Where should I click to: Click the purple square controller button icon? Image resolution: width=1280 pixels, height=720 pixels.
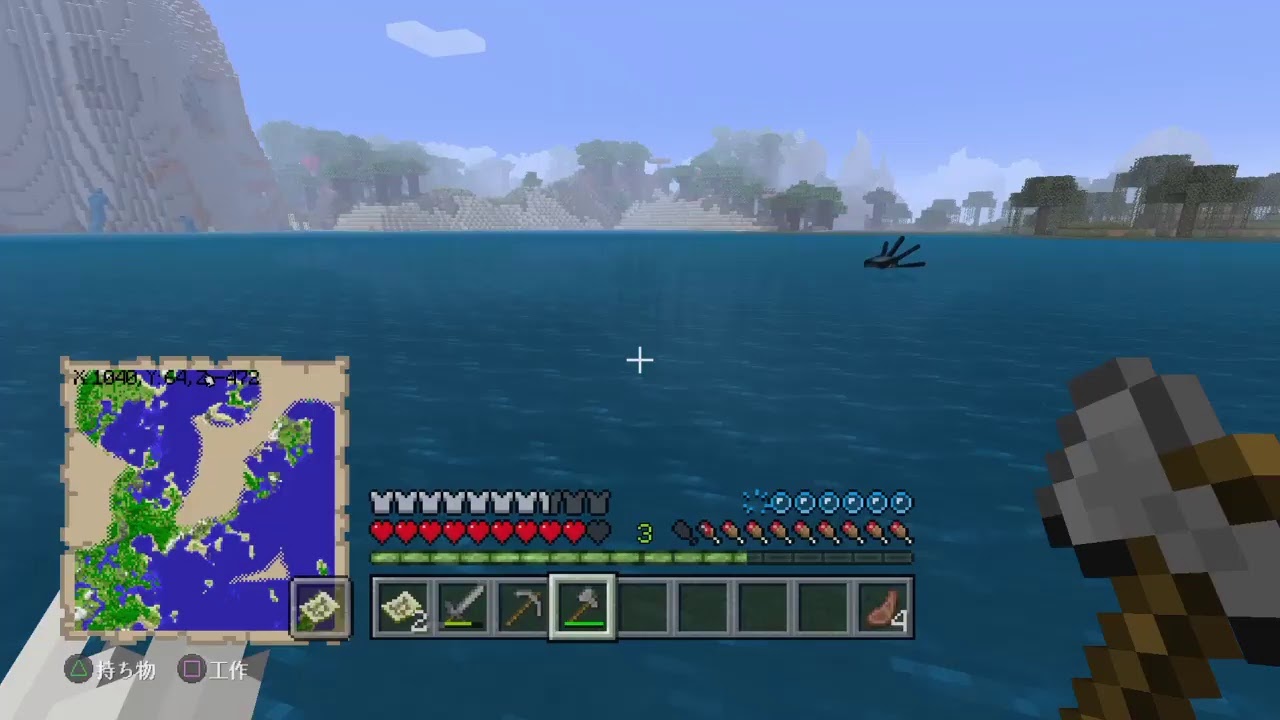coord(193,671)
